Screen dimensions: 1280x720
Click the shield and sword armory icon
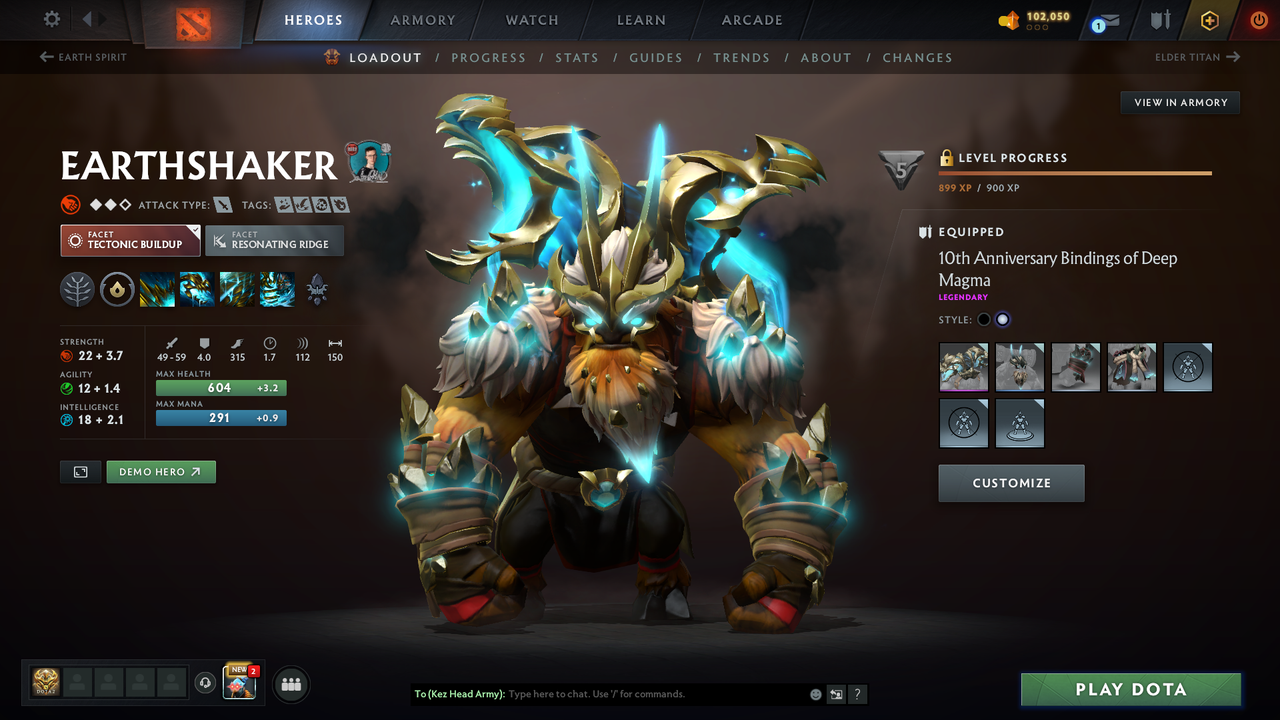(x=1162, y=19)
